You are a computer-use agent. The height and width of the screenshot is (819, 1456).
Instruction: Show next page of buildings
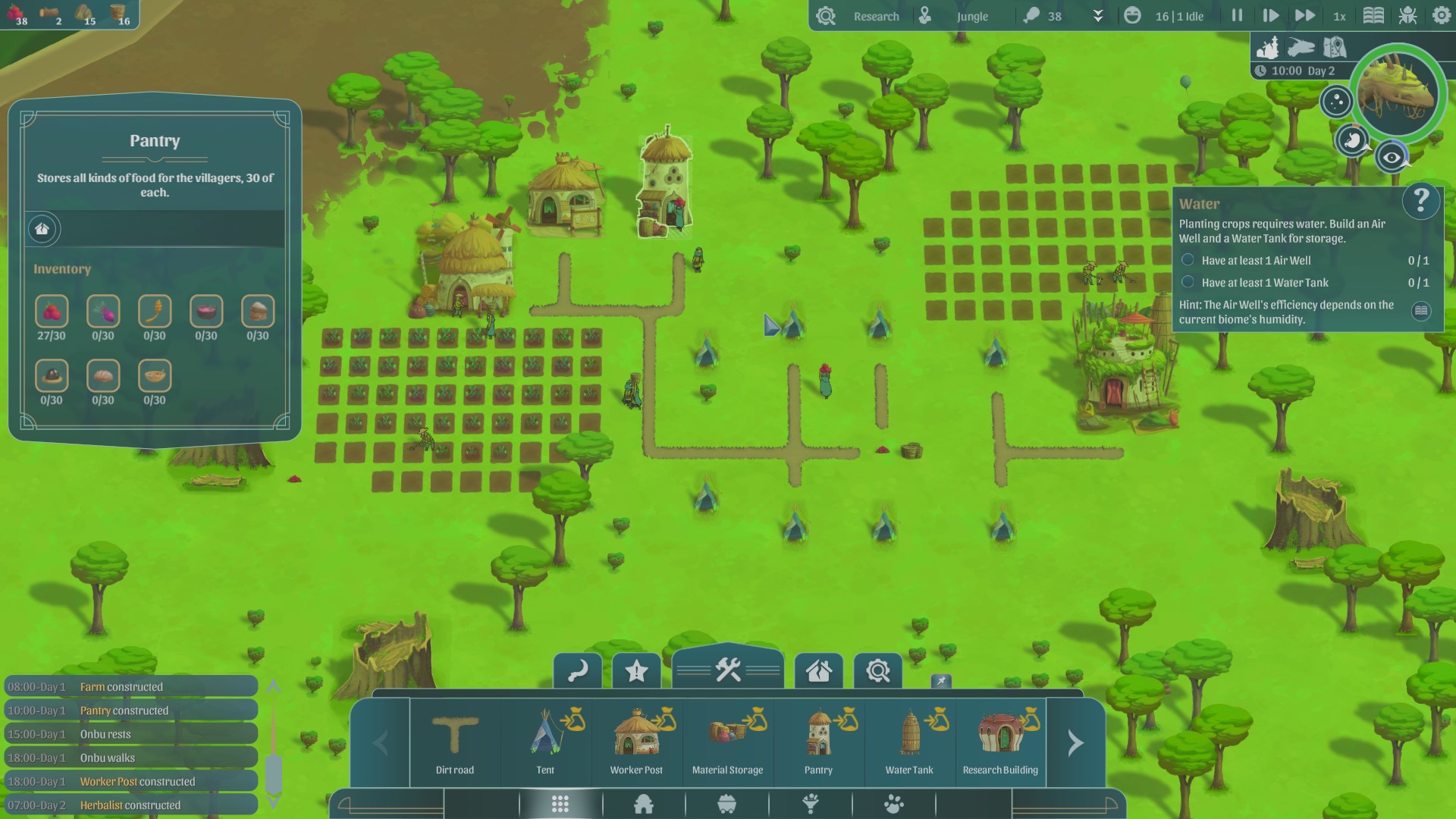(1075, 743)
